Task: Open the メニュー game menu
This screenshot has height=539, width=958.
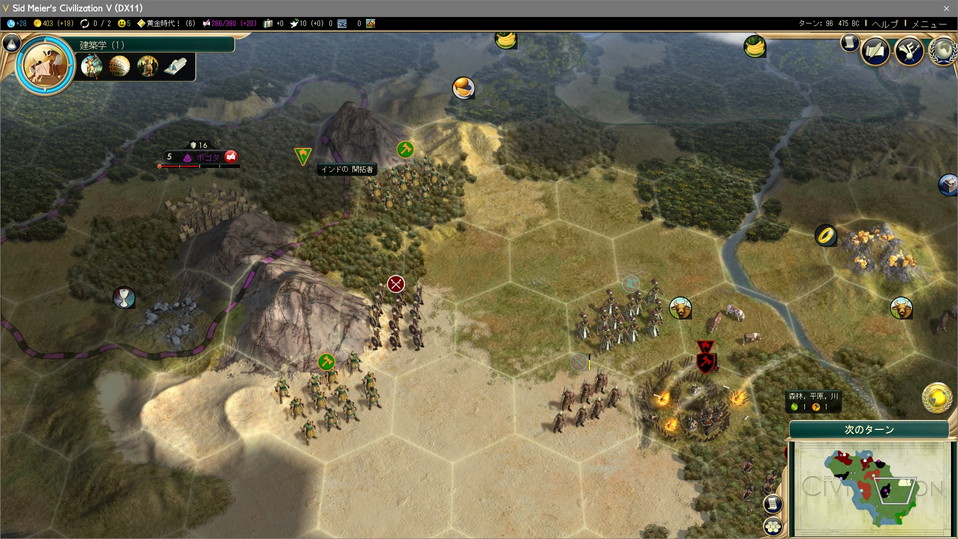Action: coord(928,23)
